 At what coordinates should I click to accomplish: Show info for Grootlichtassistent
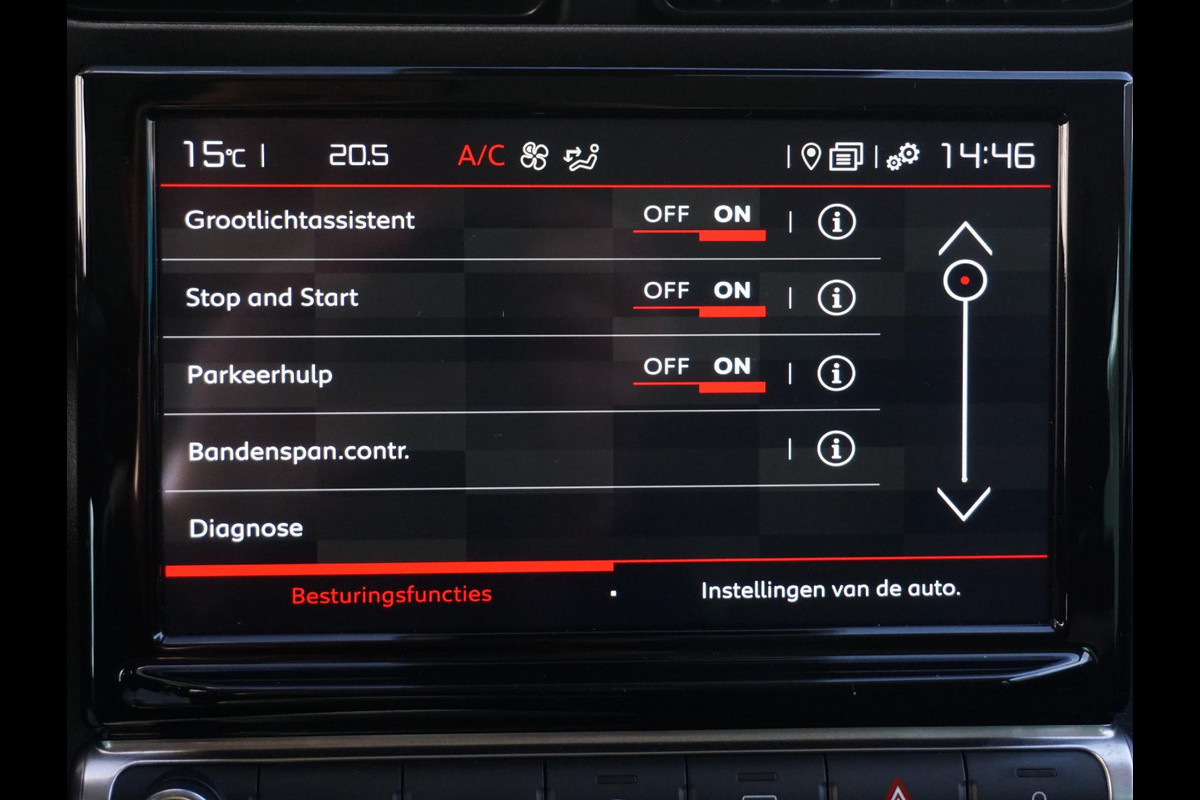pos(836,222)
